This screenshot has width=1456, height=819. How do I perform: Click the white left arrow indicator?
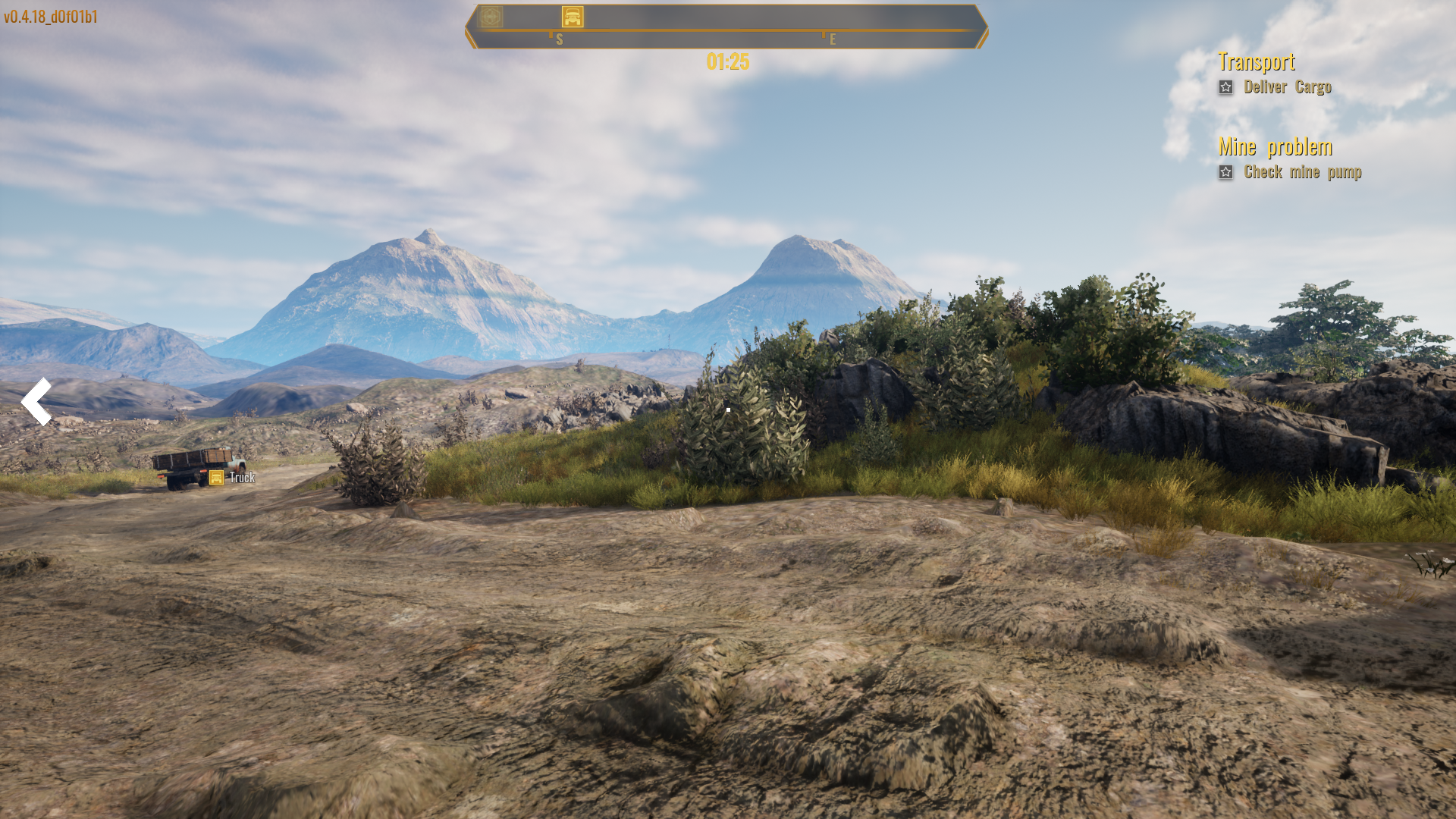point(36,401)
